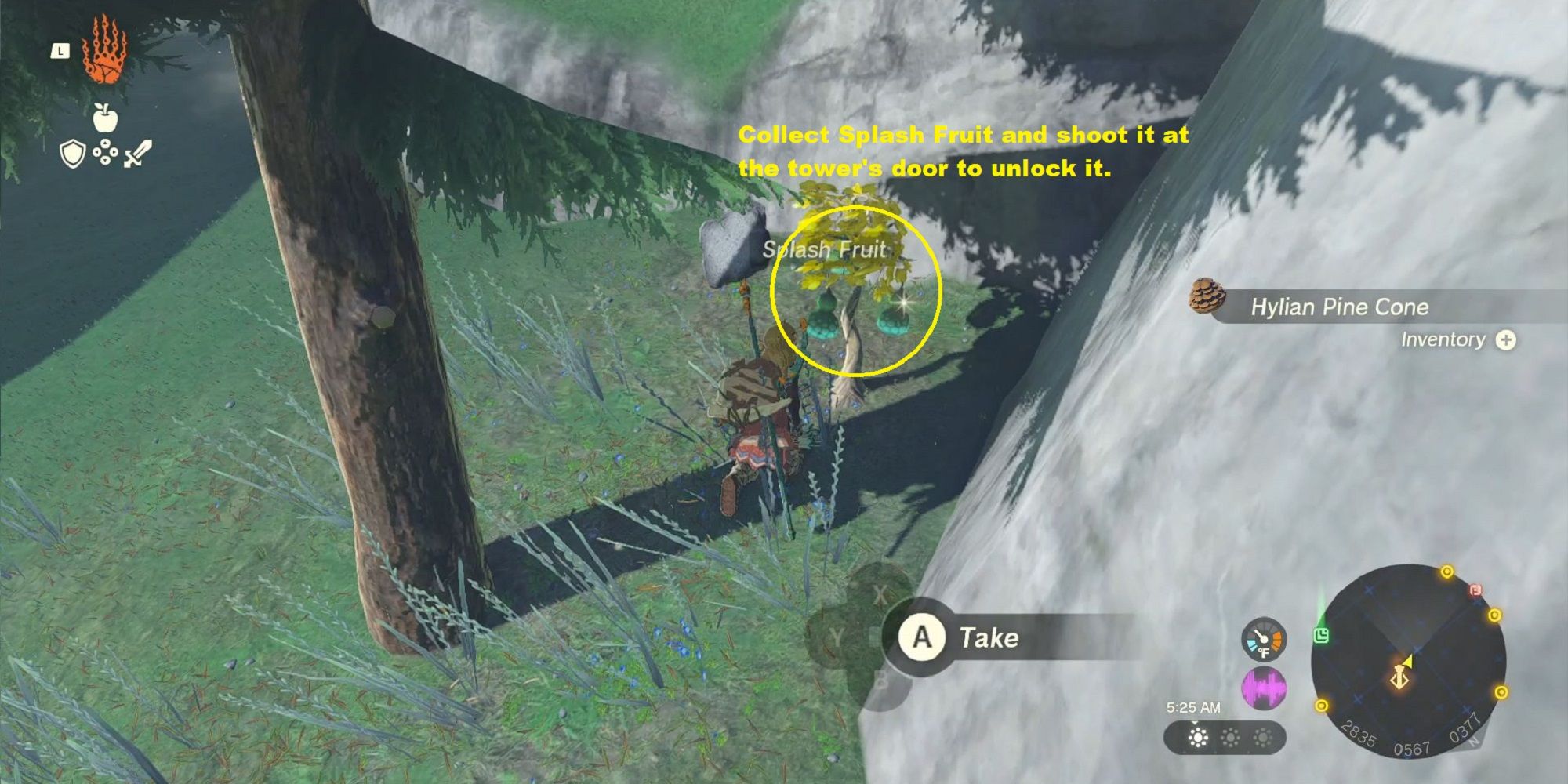1568x784 pixels.
Task: Click the red marker atop the minimap
Action: click(1475, 590)
